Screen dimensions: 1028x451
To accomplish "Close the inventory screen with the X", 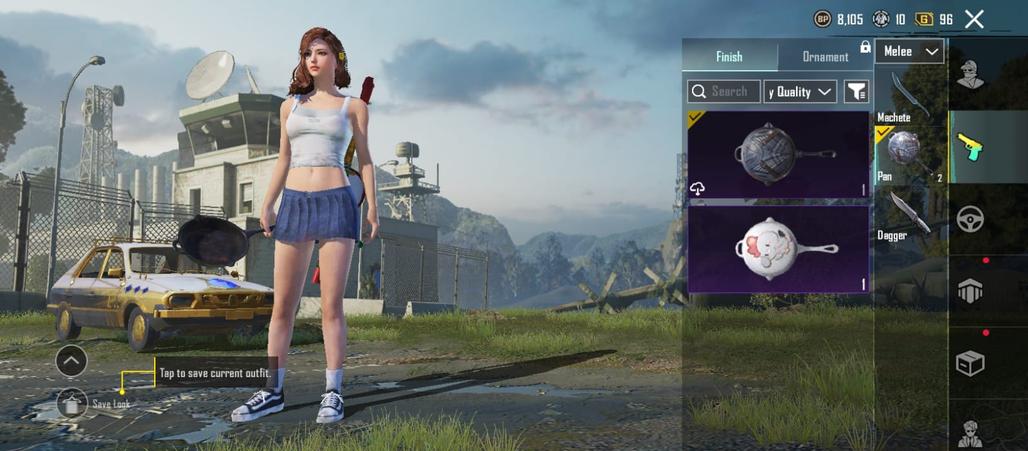I will (975, 19).
